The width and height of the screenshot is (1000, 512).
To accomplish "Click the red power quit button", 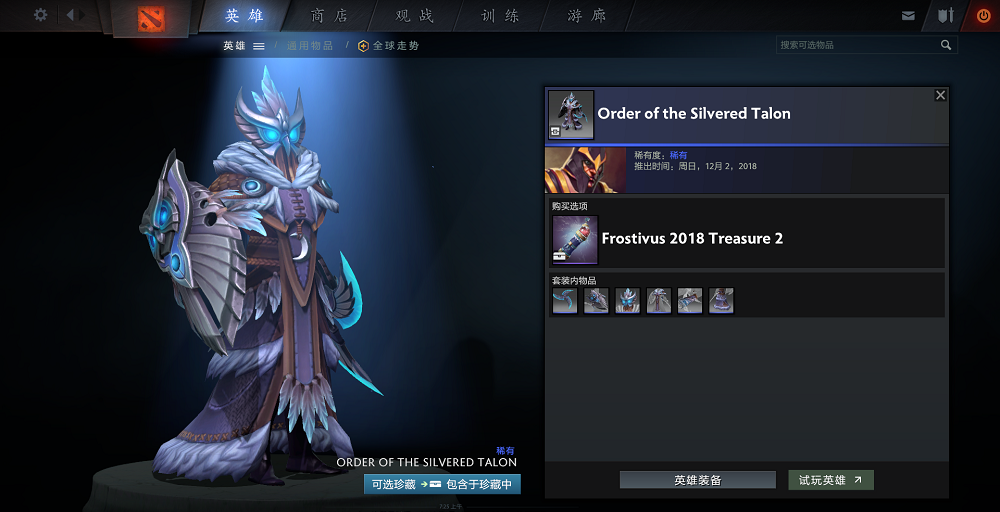I will click(983, 16).
